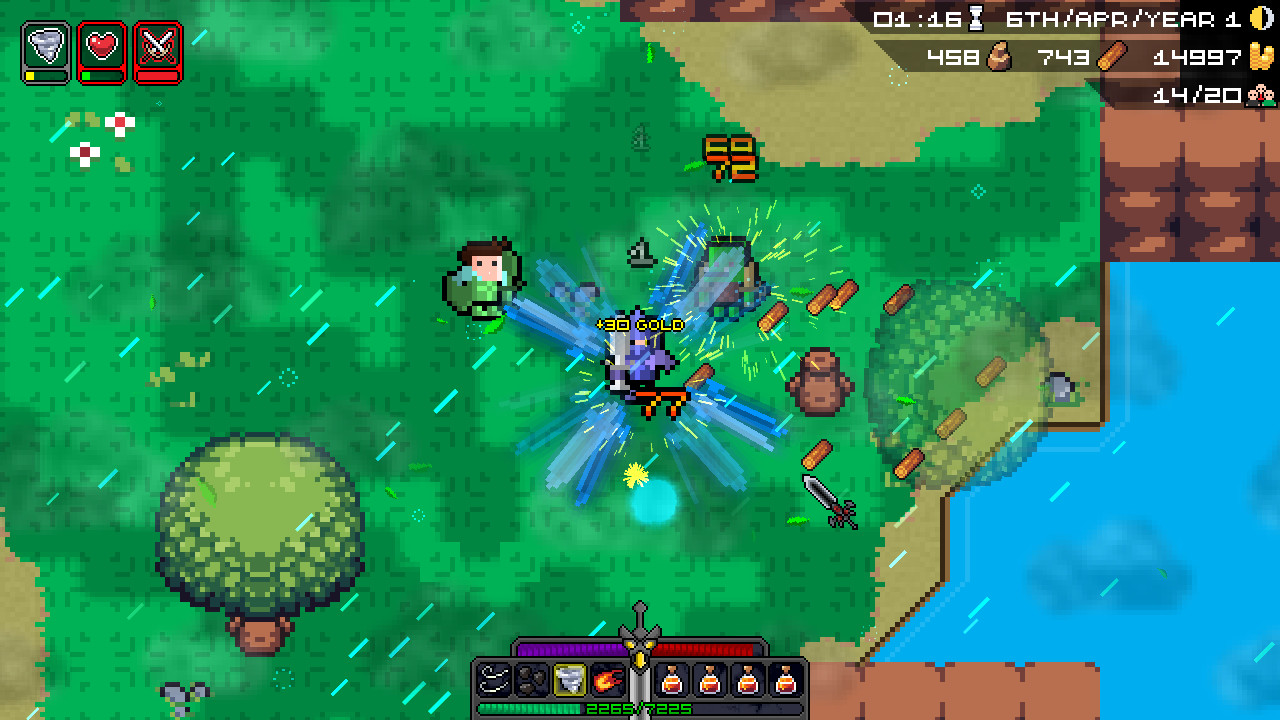Select the fireball spell in the hotbar

pos(606,680)
